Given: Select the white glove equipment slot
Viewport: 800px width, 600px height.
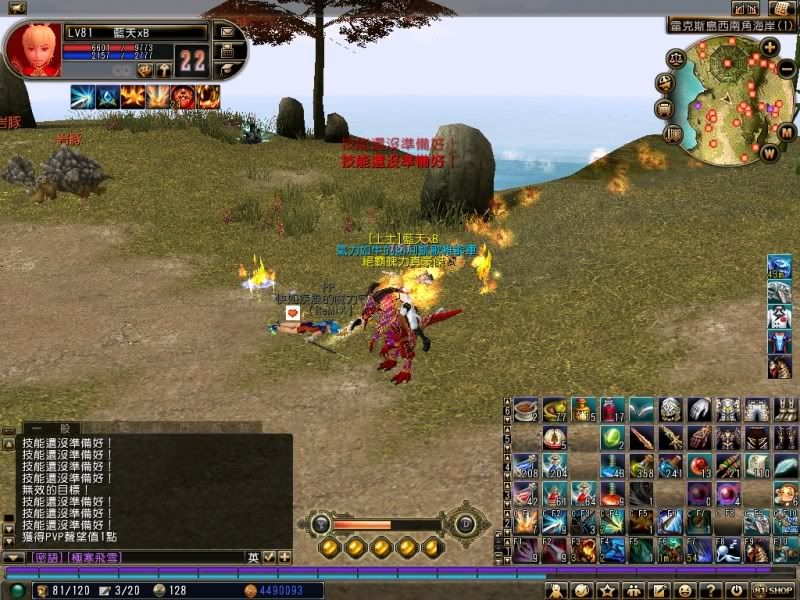Looking at the screenshot, I should coord(699,409).
